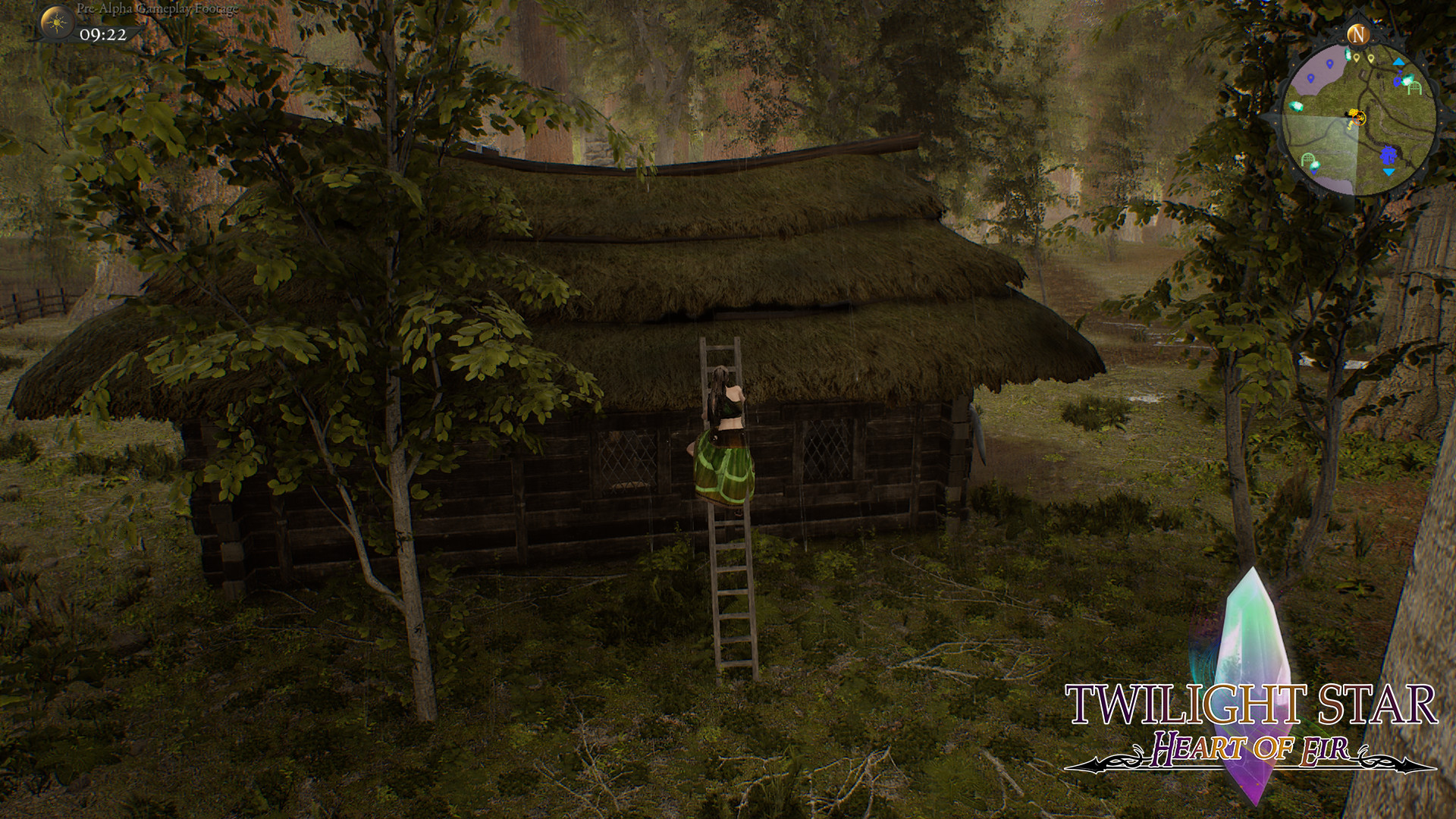Toggle the orange circle highlight around the player marker
This screenshot has width=1456, height=819.
(1360, 119)
